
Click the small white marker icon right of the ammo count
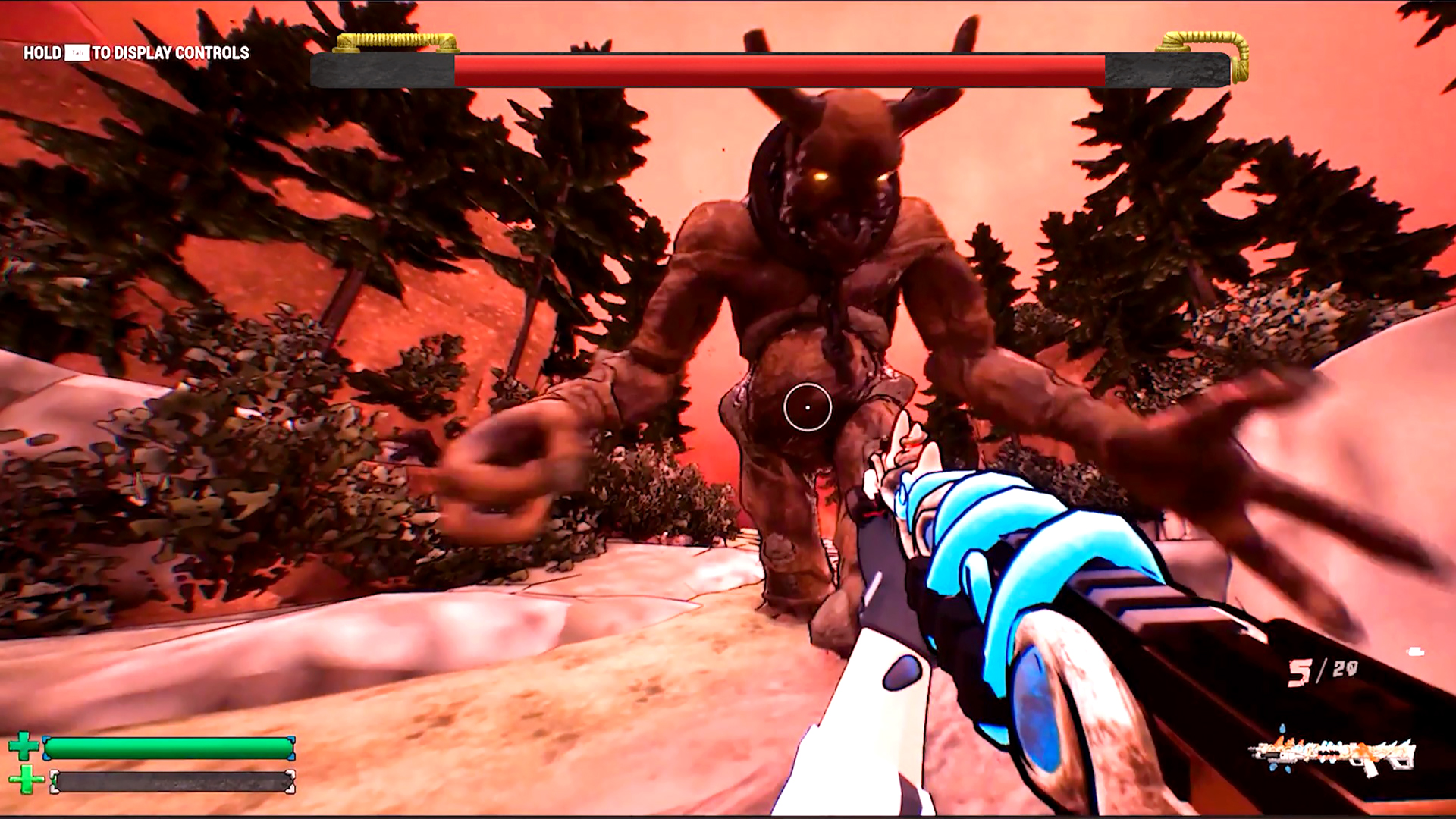(x=1414, y=649)
